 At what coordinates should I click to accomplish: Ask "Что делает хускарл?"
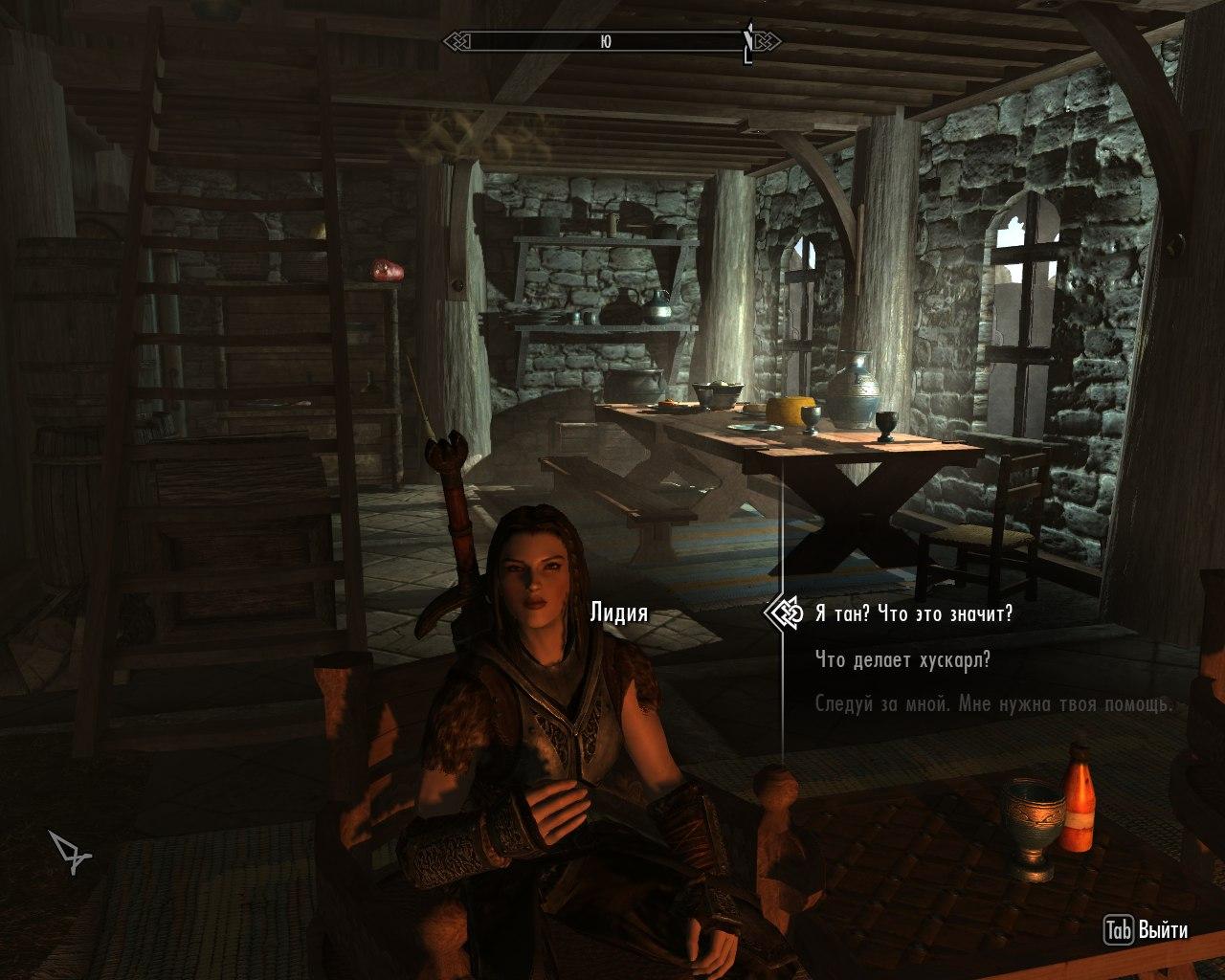pos(902,659)
